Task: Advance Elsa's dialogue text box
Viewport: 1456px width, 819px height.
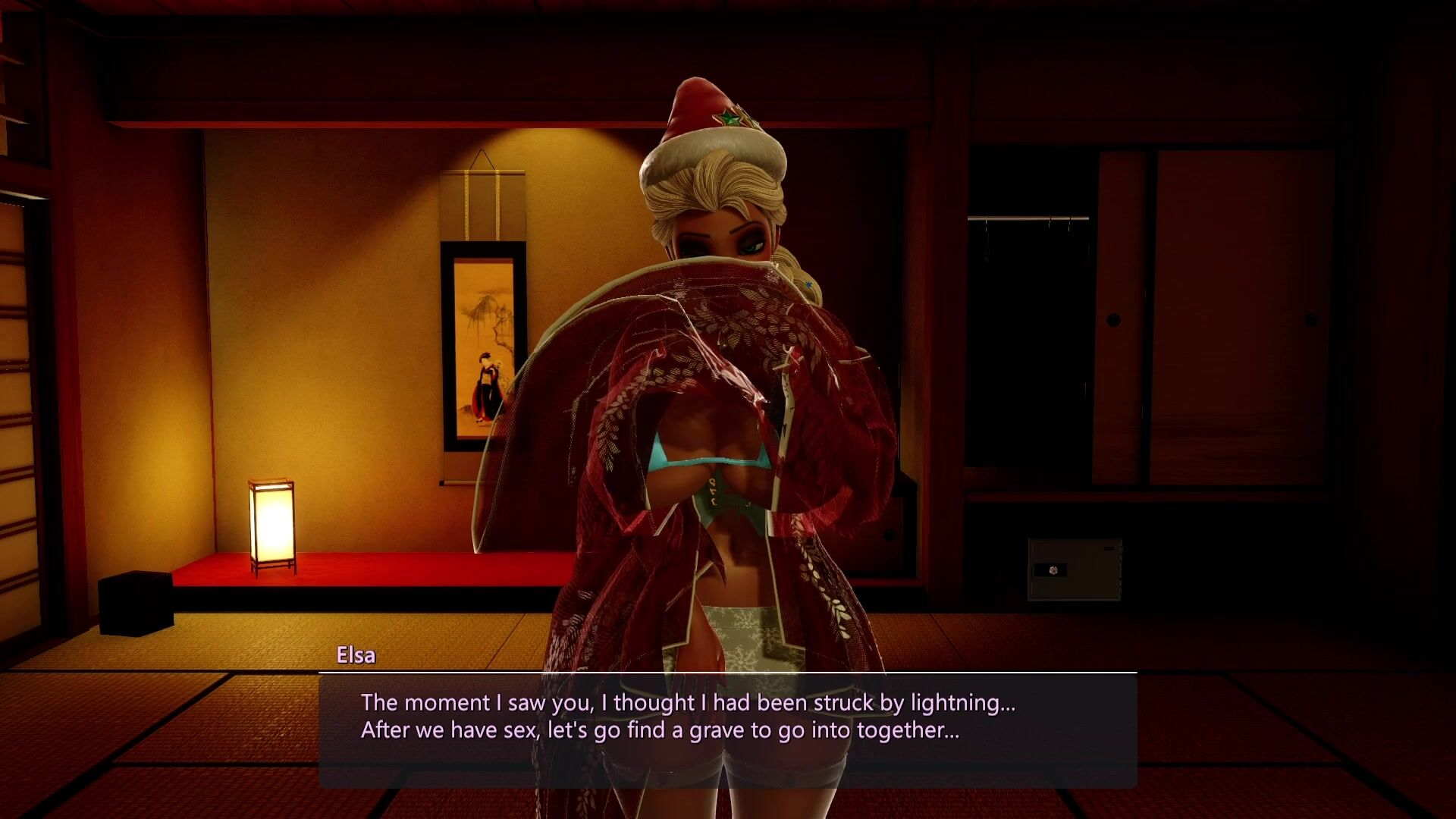Action: click(726, 730)
